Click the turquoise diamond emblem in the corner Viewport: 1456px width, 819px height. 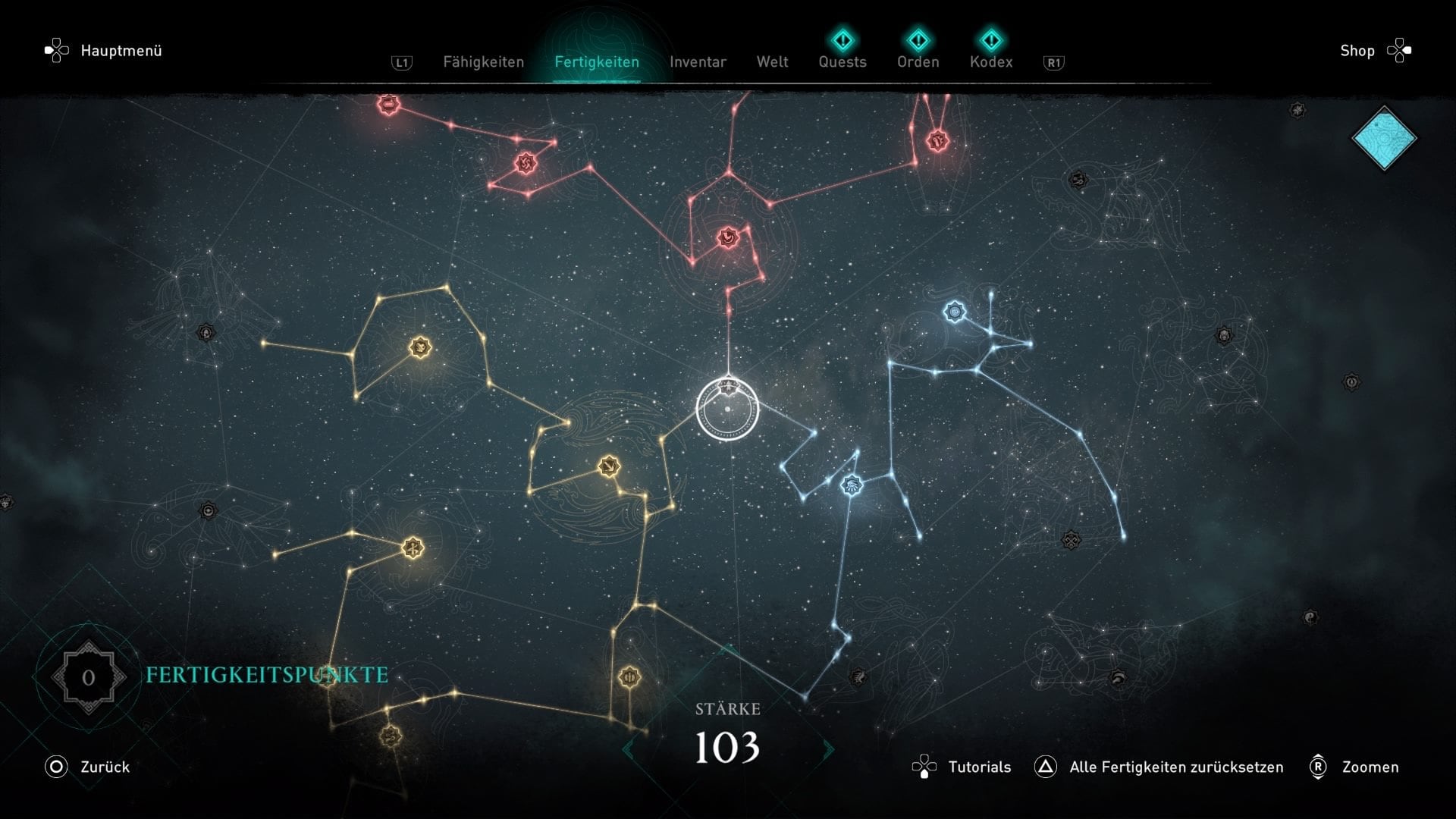(1384, 138)
